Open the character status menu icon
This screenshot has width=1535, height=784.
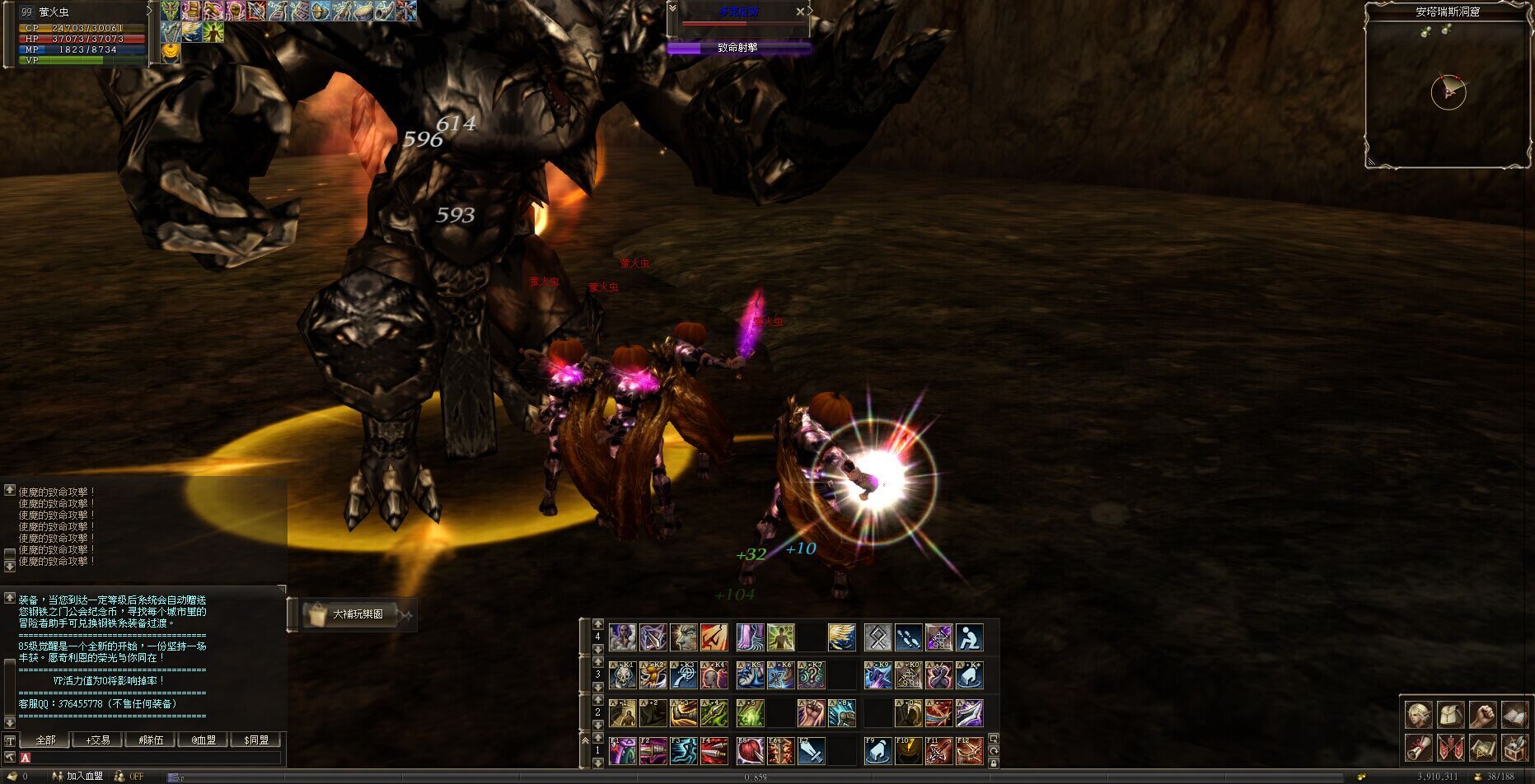[x=1419, y=715]
